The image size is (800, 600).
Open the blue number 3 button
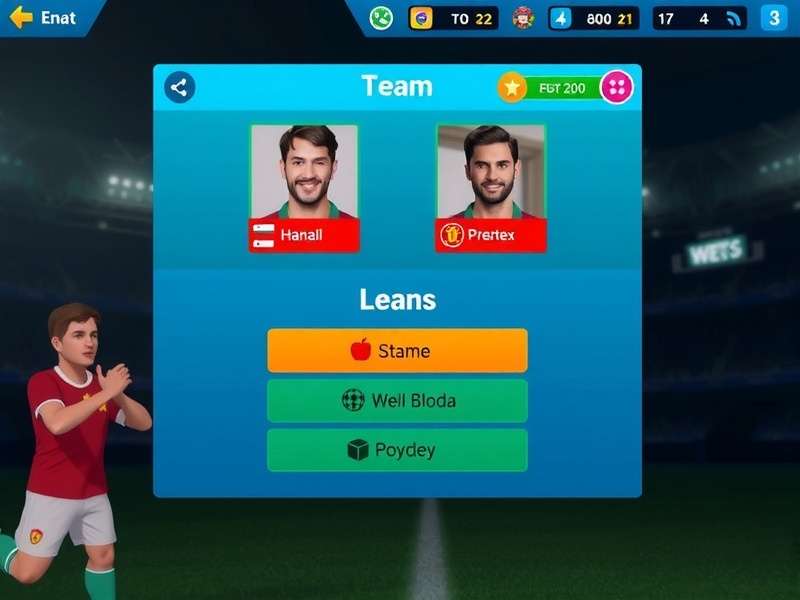tap(773, 18)
